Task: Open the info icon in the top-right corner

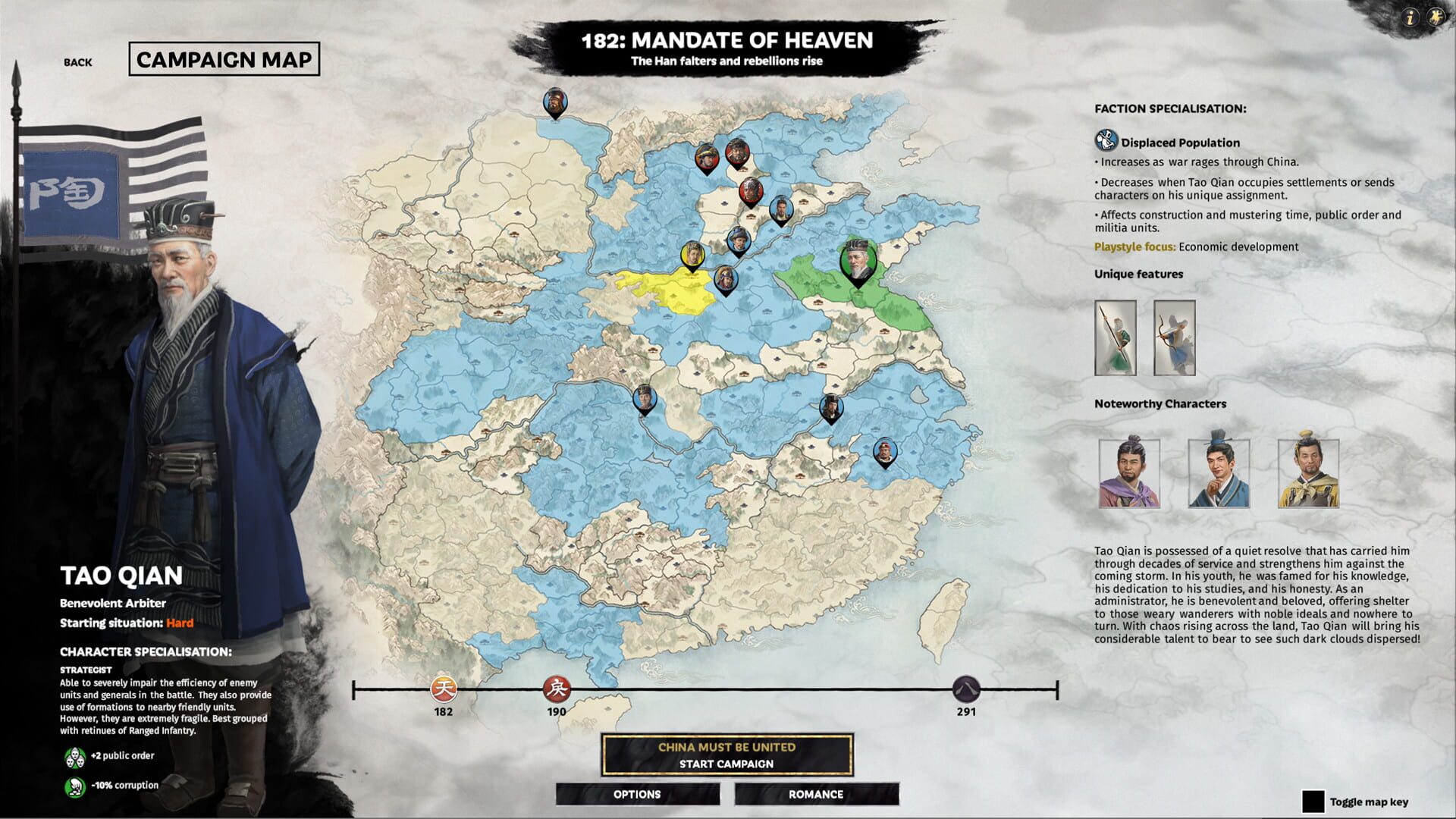Action: [1410, 15]
